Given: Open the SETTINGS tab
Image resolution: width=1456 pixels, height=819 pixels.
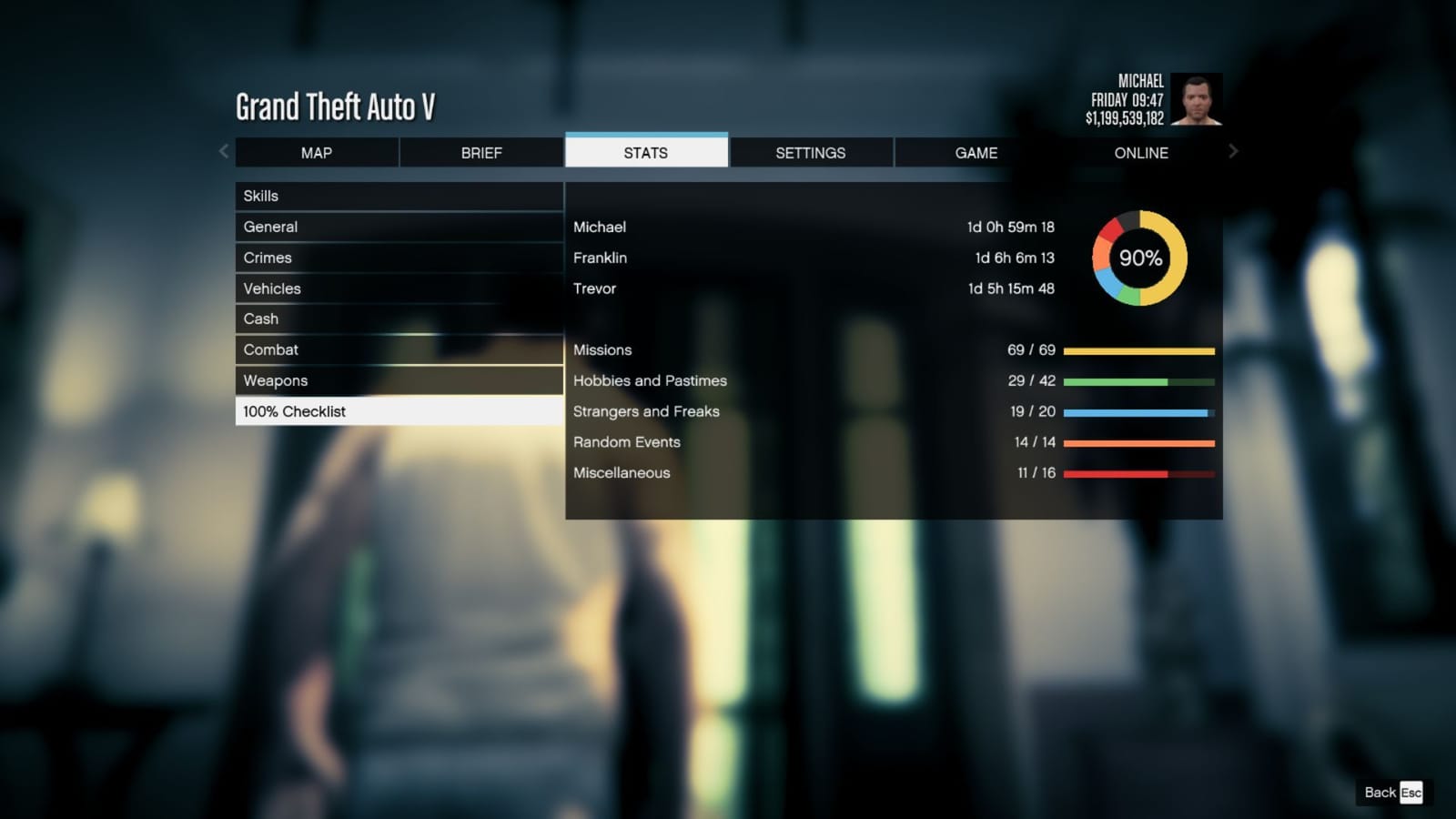Looking at the screenshot, I should (811, 152).
